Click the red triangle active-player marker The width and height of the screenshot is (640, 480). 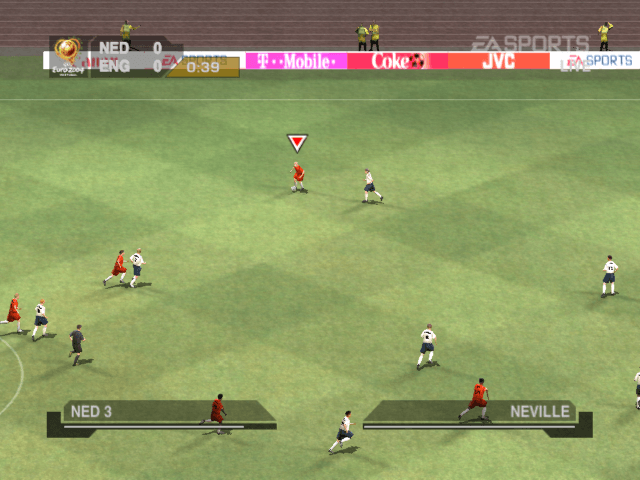click(297, 143)
